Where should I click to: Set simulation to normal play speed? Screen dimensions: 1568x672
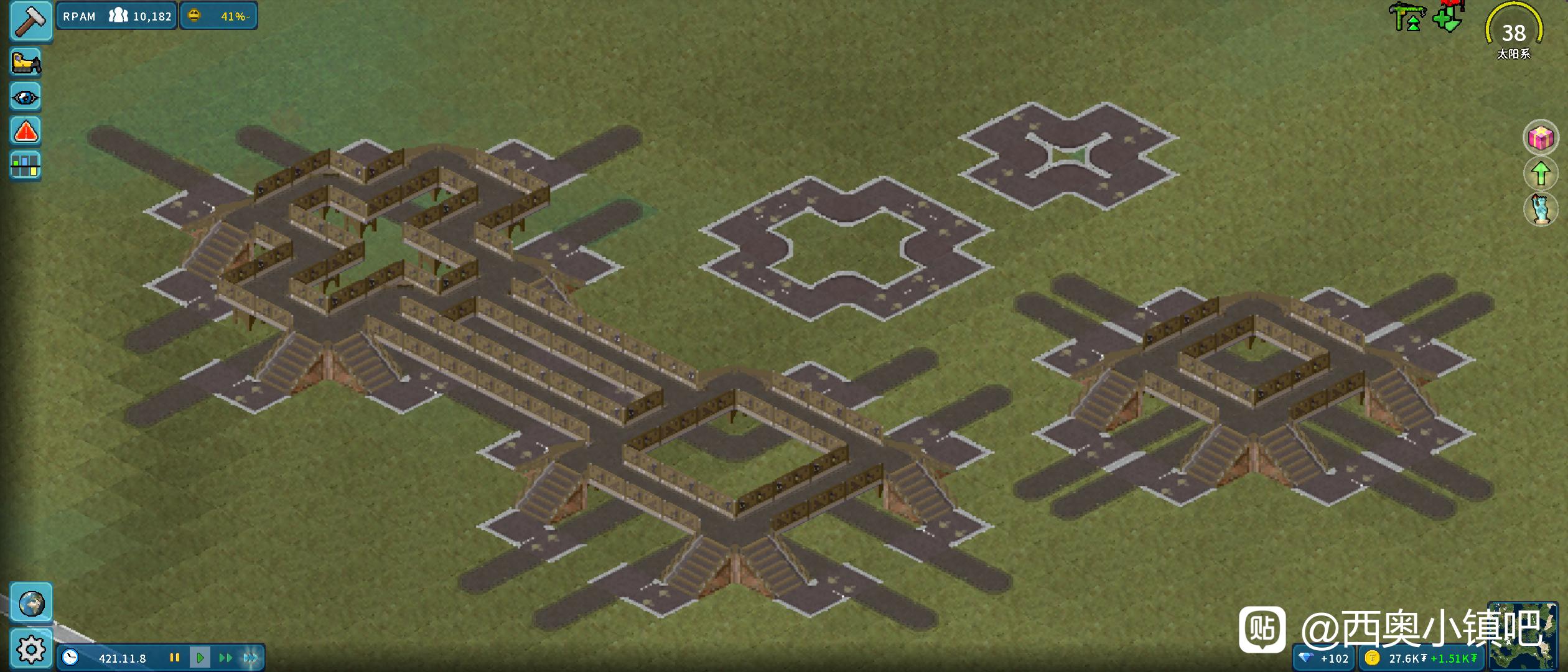pos(200,658)
